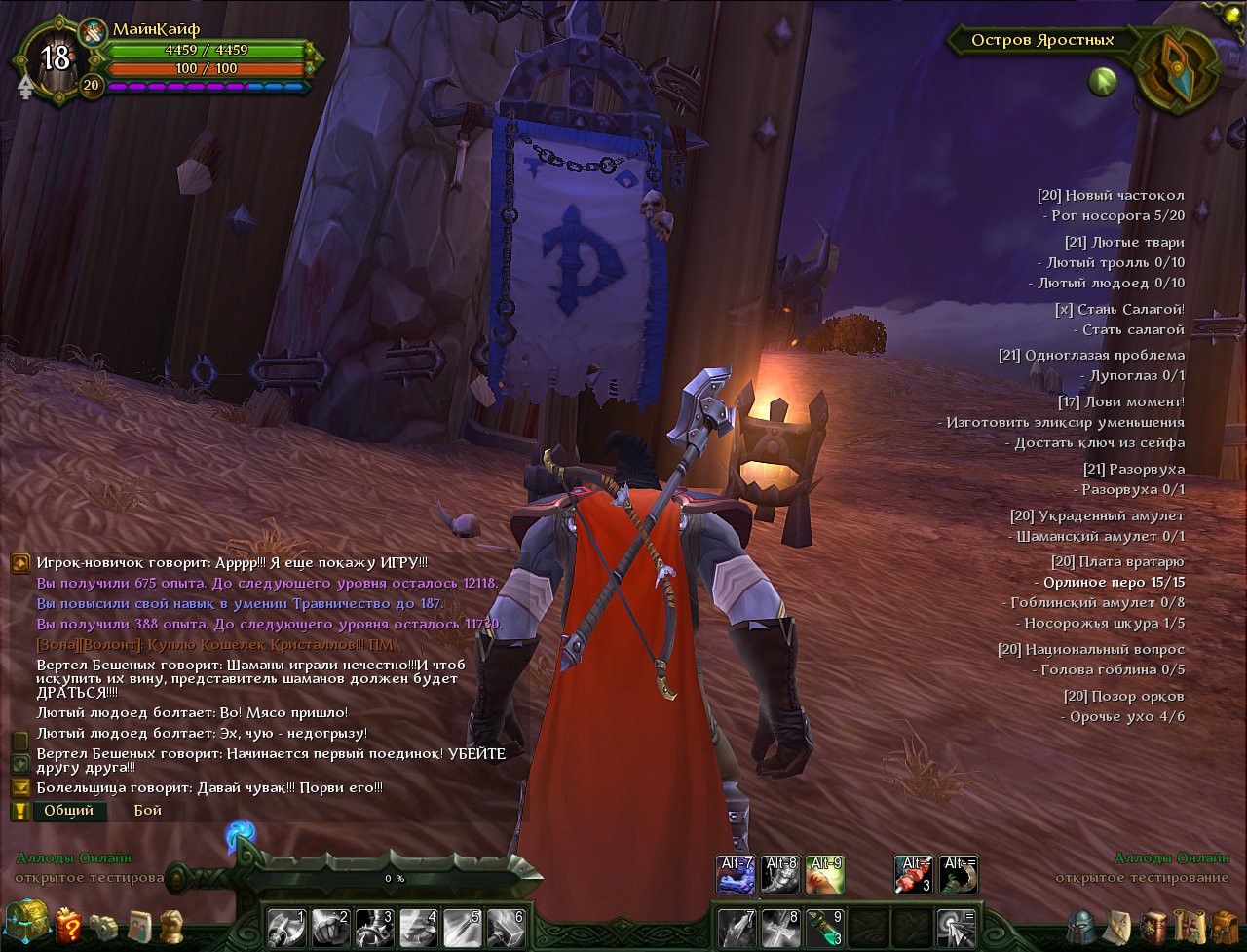The height and width of the screenshot is (952, 1247).
Task: Open the golden treasure chest icon
Action: [26, 921]
